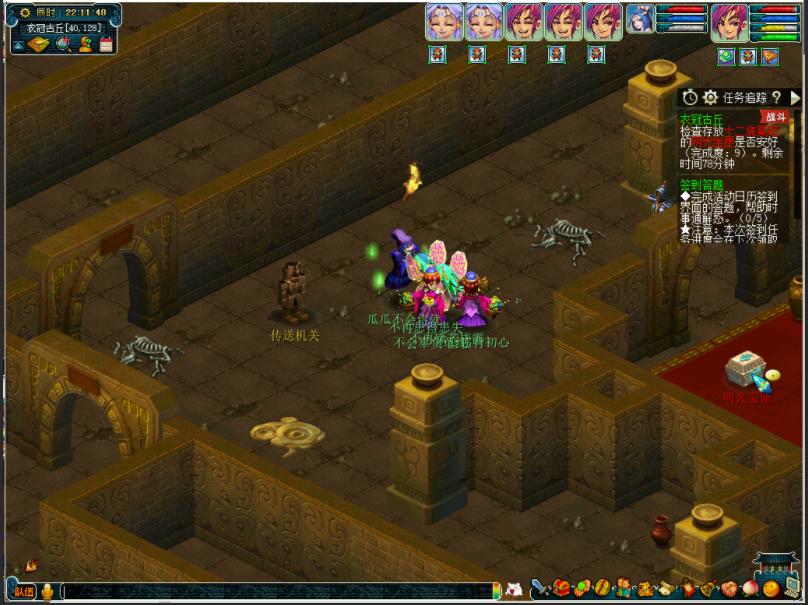808x605 pixels.
Task: Select the pet portrait beside the player portrait
Action: click(x=640, y=19)
